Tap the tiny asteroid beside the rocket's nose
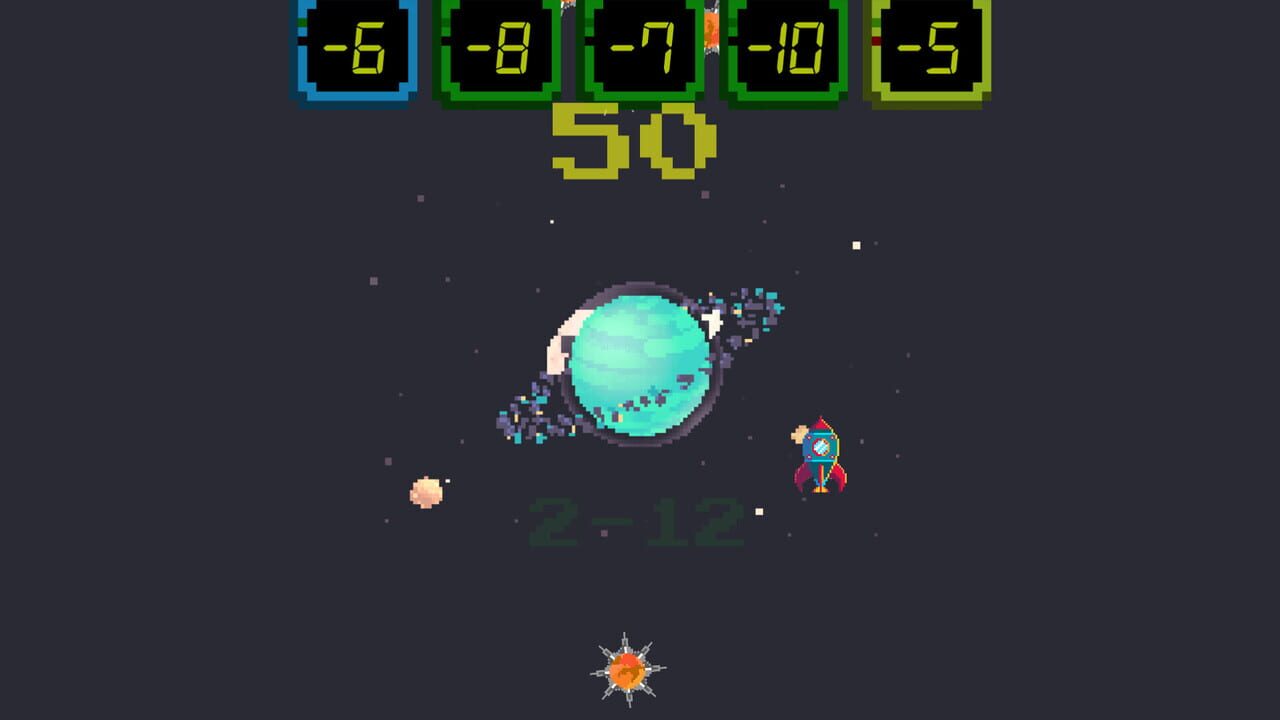1280x720 pixels. coord(799,433)
